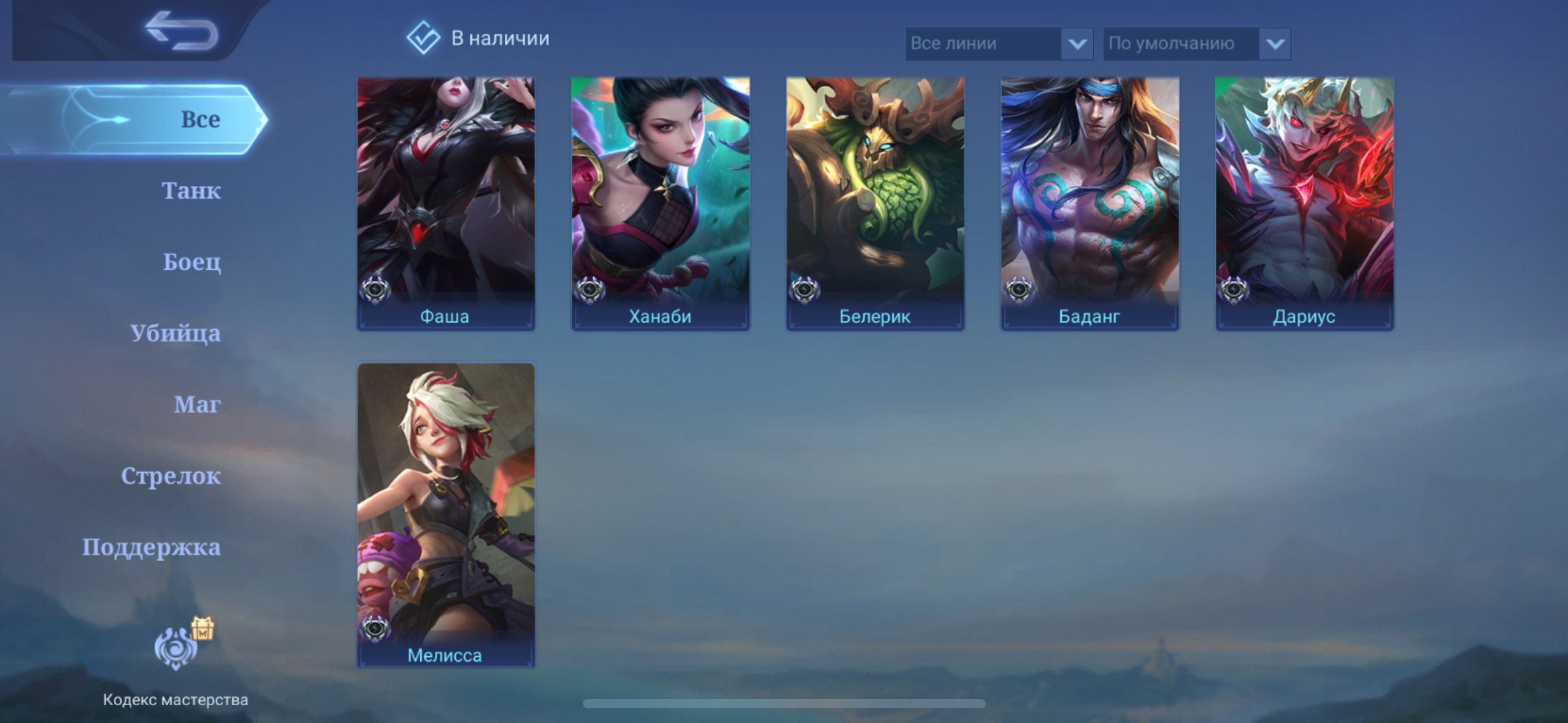The height and width of the screenshot is (723, 1568).
Task: Show the "Боец" hero category
Action: (x=191, y=262)
